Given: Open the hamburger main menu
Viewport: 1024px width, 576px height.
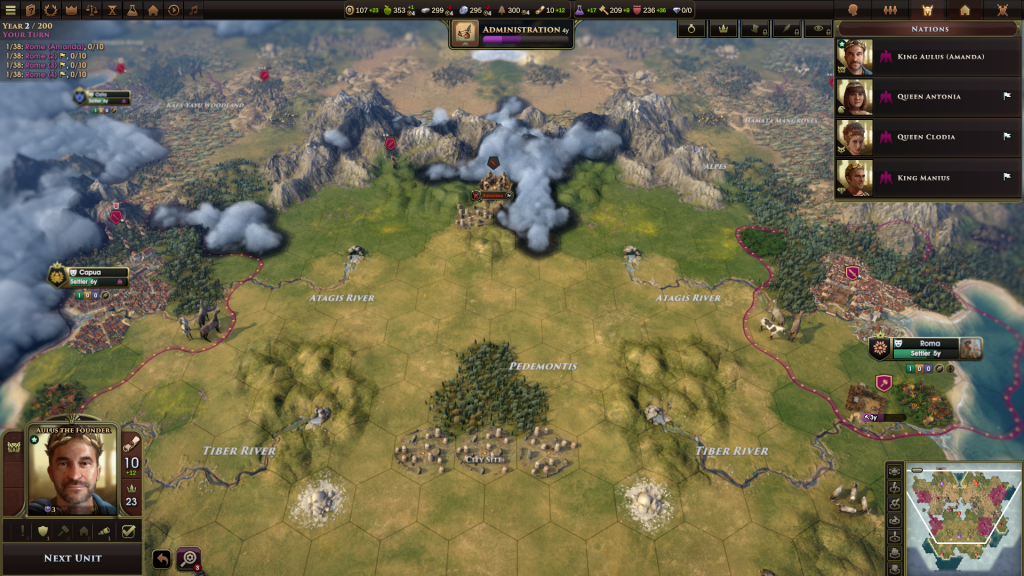Looking at the screenshot, I should (x=9, y=10).
